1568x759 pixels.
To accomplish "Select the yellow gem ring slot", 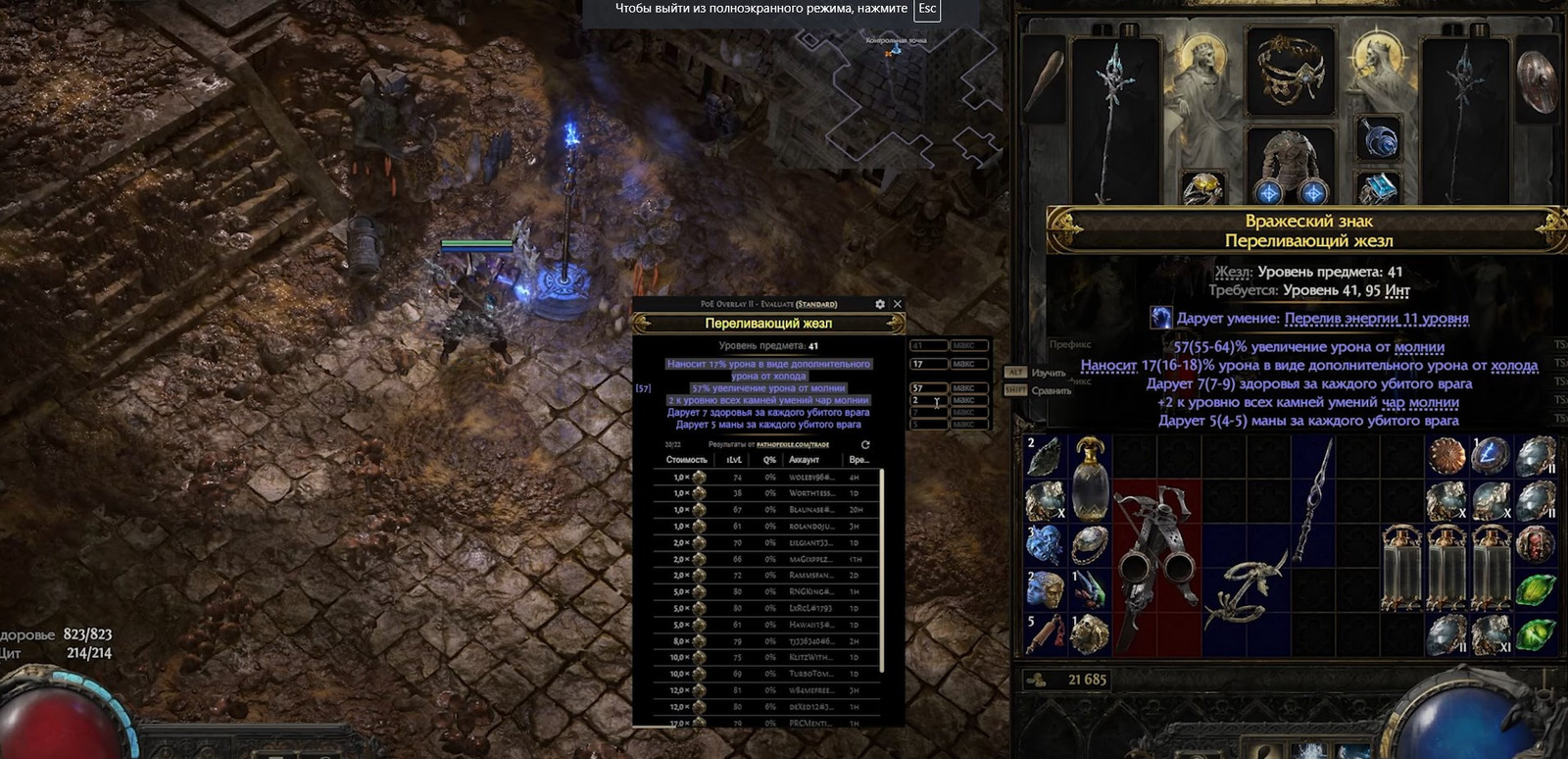I will point(1201,188).
